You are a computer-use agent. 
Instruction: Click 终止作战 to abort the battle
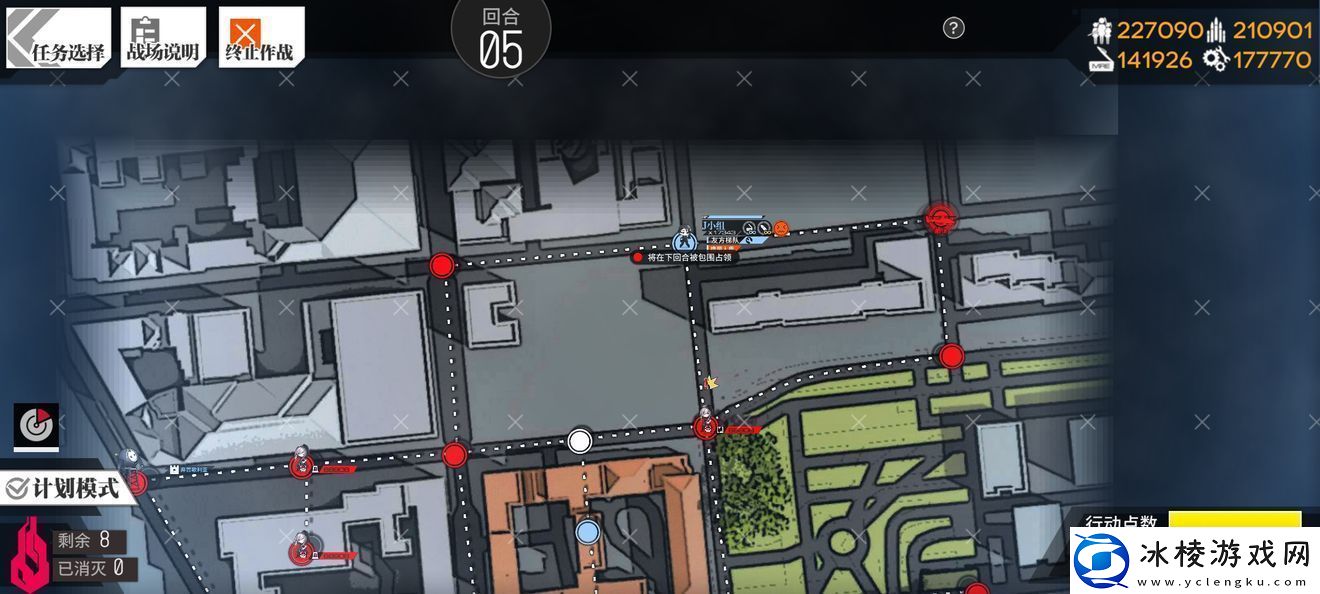(x=260, y=38)
